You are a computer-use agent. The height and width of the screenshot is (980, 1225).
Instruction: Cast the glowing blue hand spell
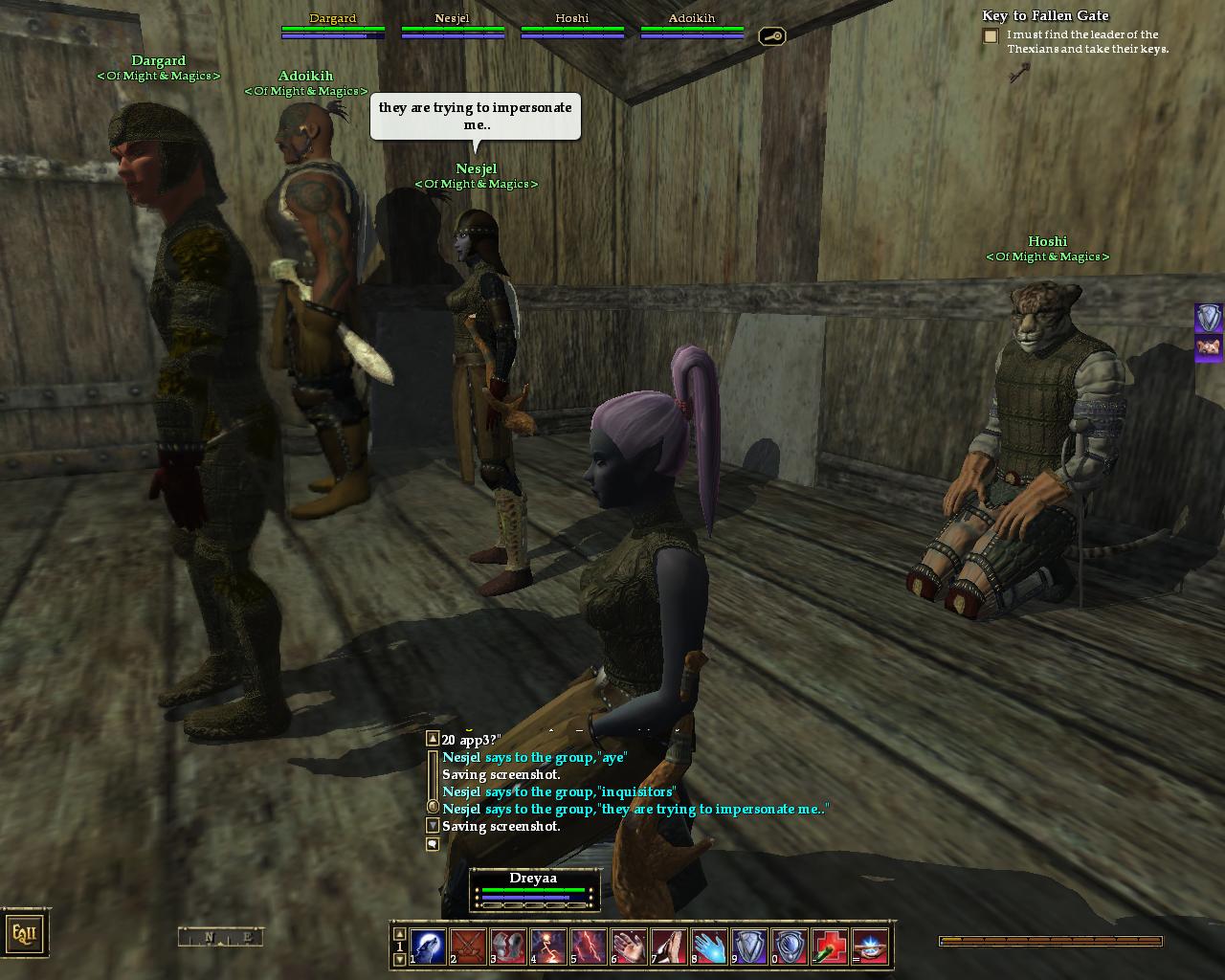click(709, 947)
